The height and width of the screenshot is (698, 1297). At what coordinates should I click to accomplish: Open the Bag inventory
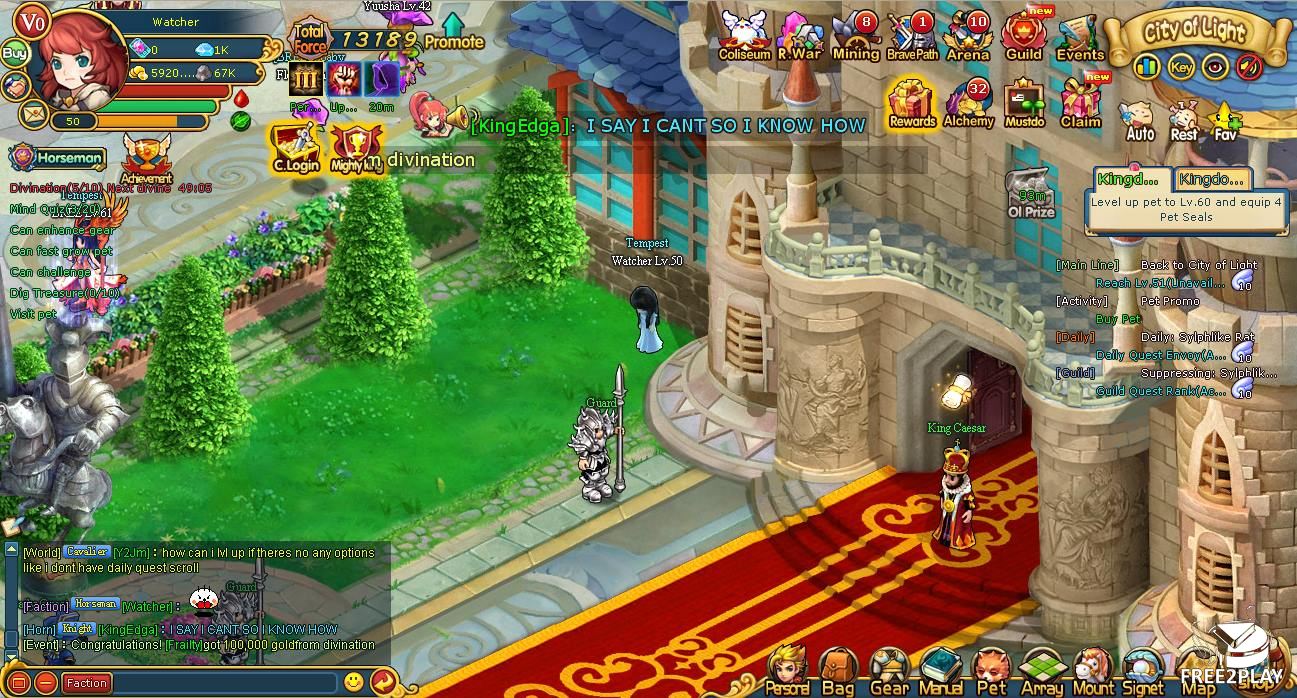tap(837, 670)
